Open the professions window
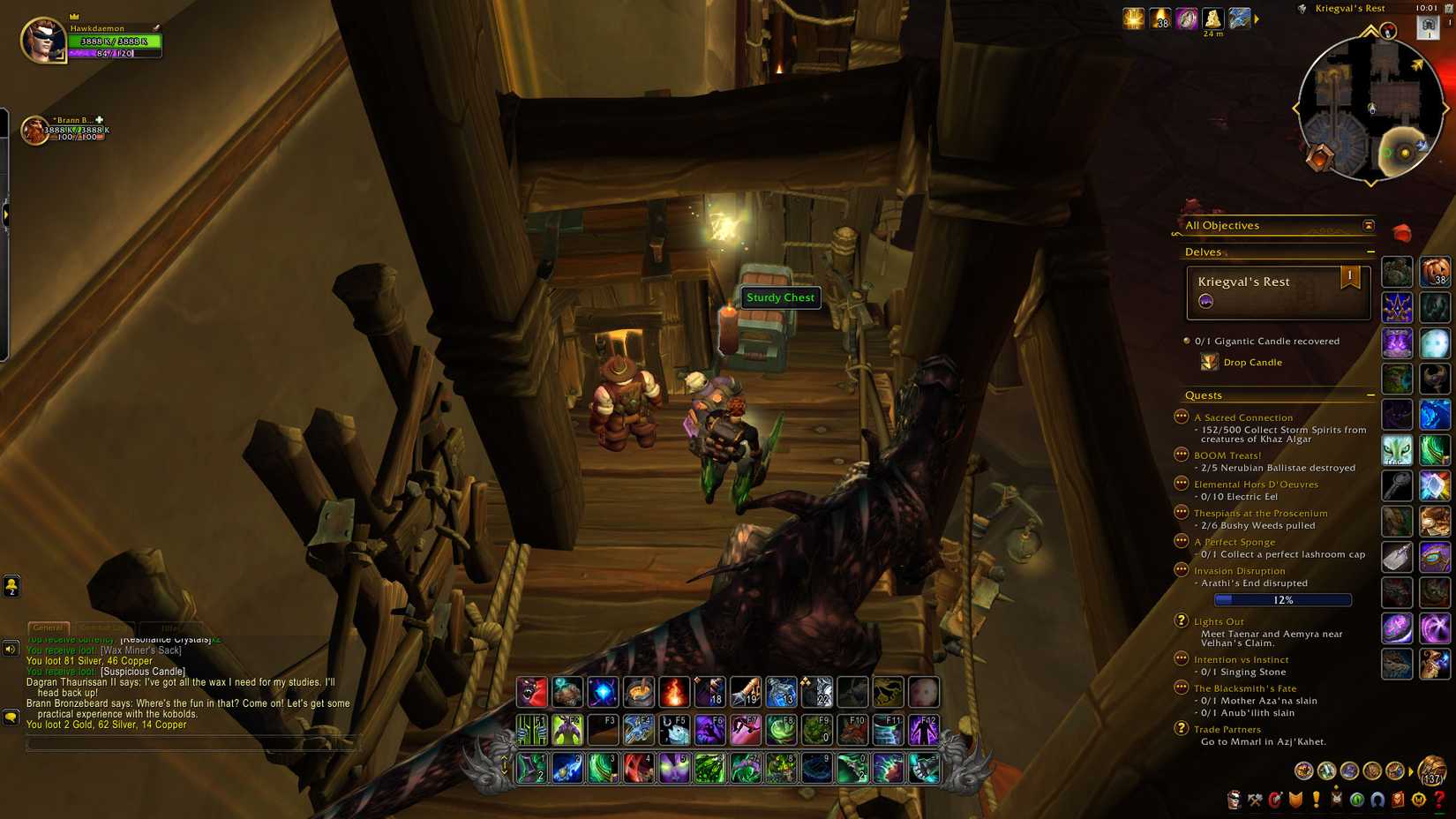The height and width of the screenshot is (819, 1456). pyautogui.click(x=1256, y=801)
